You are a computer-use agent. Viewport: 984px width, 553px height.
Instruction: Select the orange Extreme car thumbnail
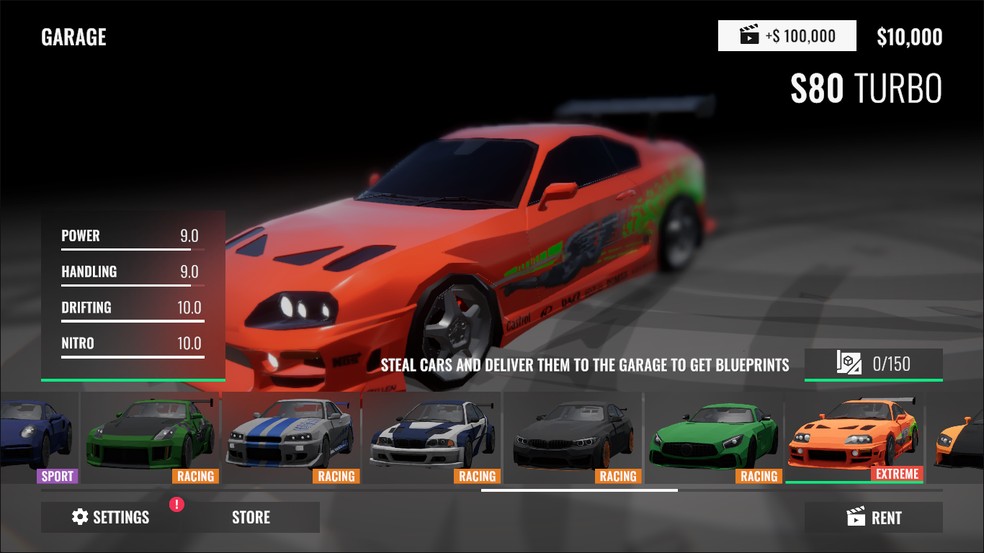click(x=854, y=437)
